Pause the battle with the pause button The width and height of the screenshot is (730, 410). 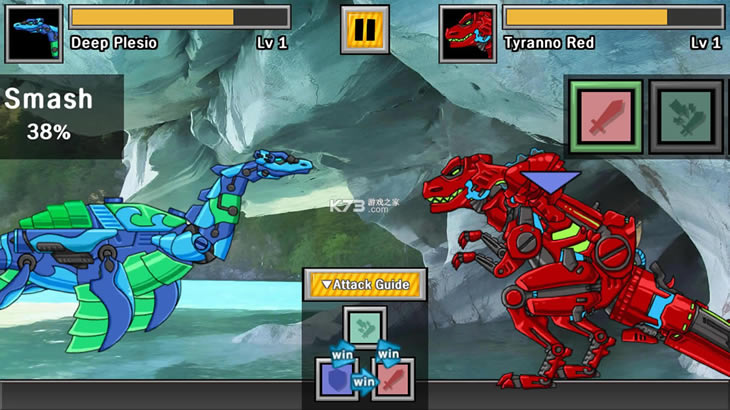pyautogui.click(x=365, y=29)
